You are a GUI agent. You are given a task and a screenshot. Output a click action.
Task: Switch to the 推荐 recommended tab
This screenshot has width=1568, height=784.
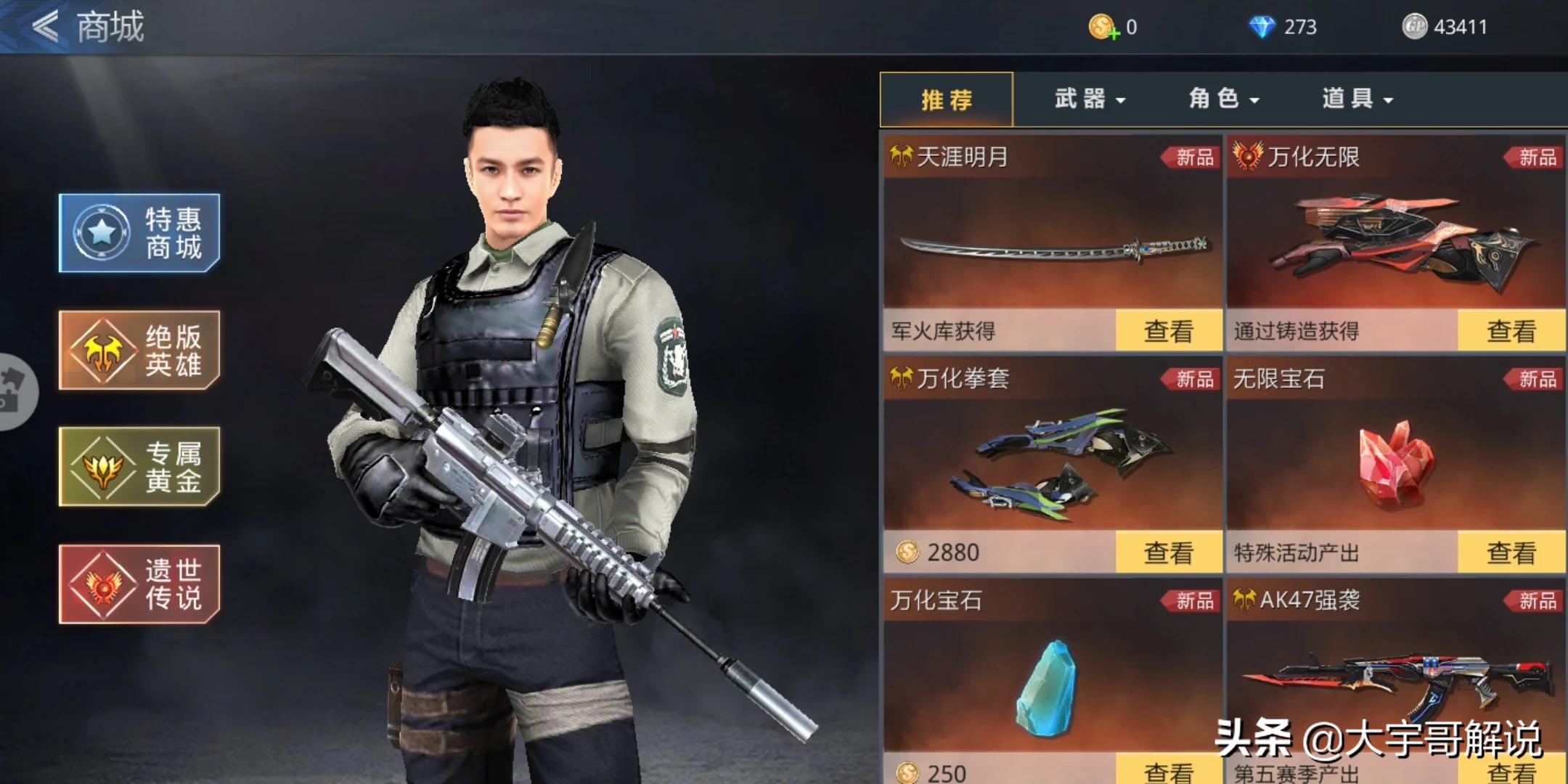(x=946, y=99)
